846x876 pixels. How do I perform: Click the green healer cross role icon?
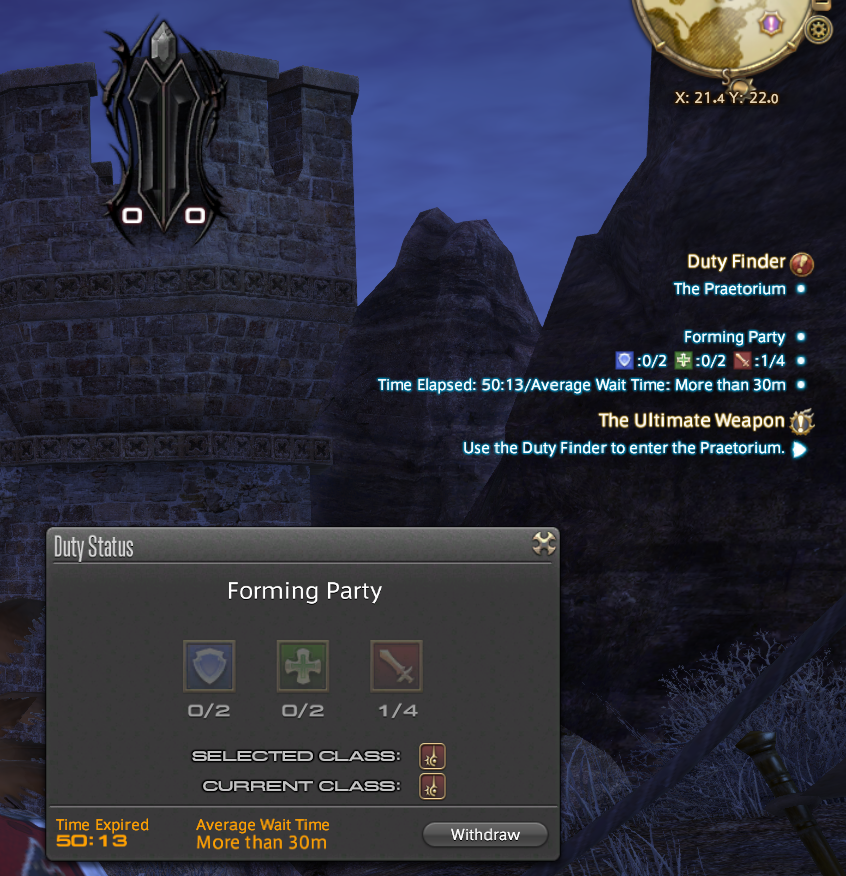click(302, 666)
